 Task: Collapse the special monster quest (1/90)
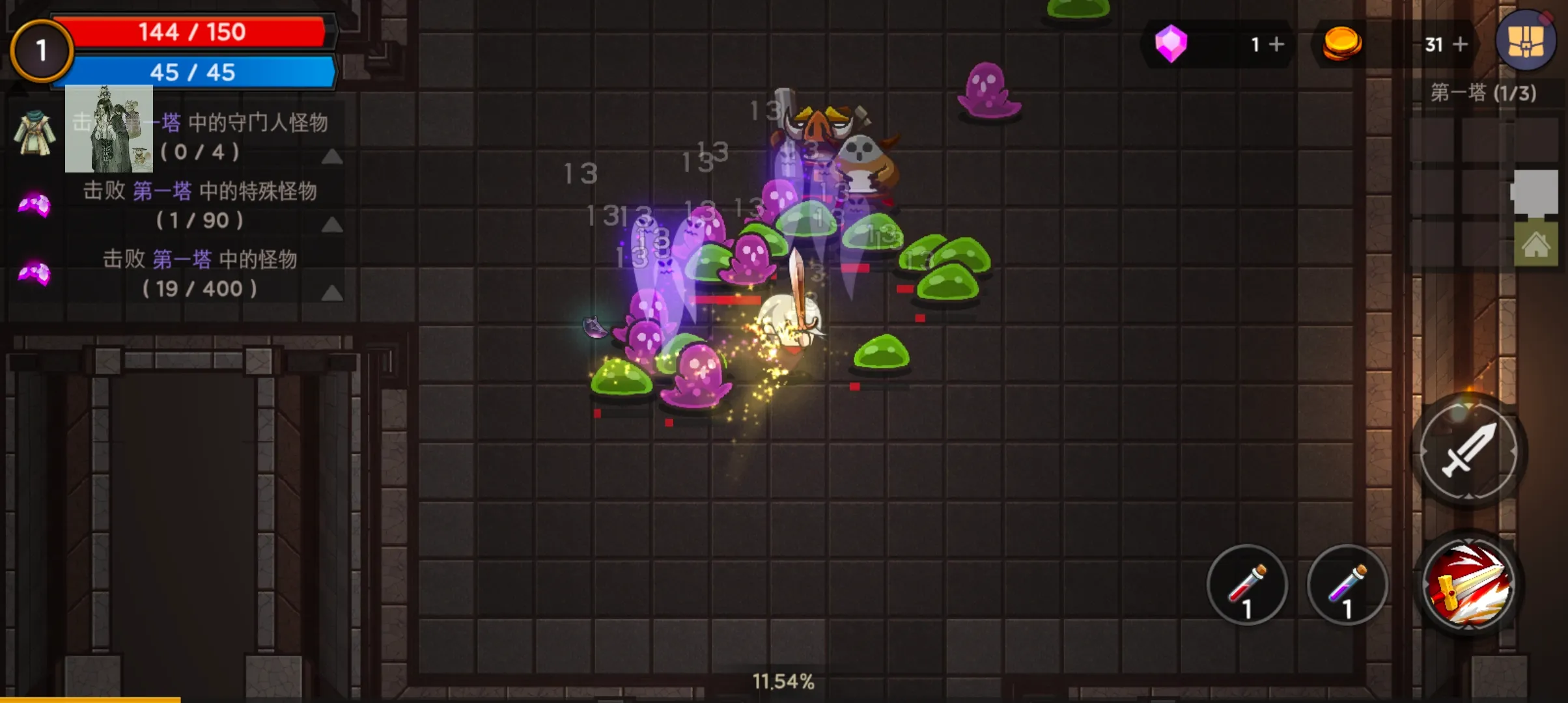pos(332,225)
